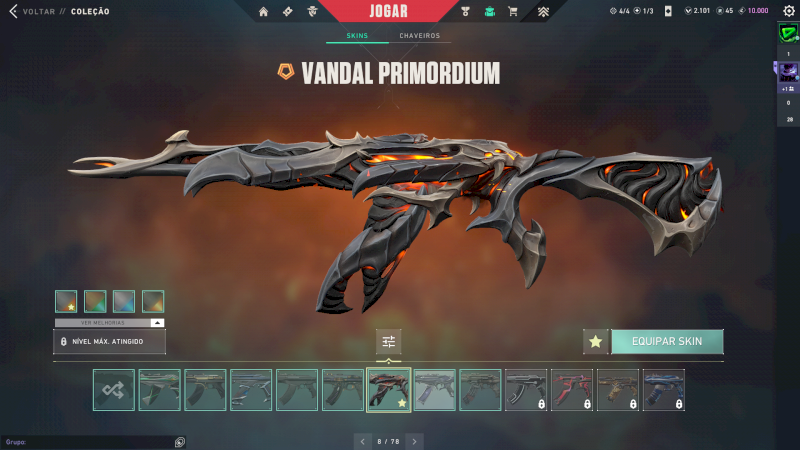Open the settings gear icon
Image resolution: width=800 pixels, height=450 pixels.
point(788,11)
